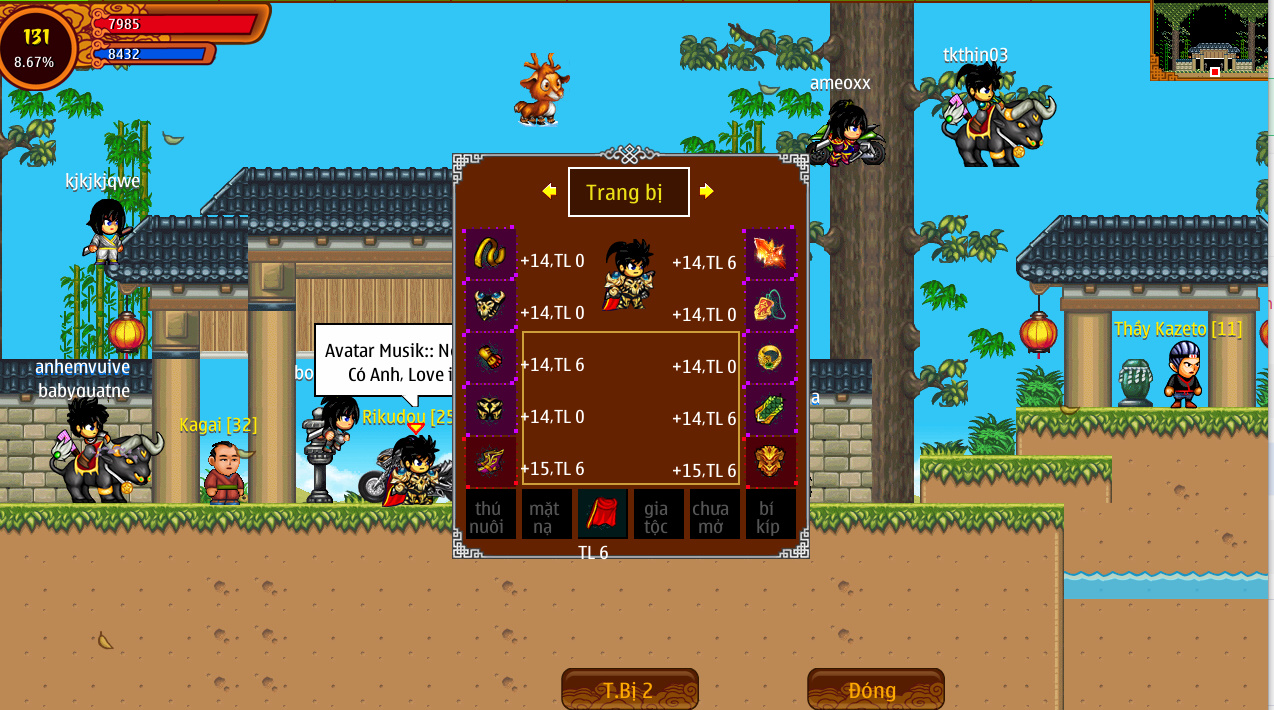Select the golden ribbon equipment slot
This screenshot has height=710, width=1274.
pyautogui.click(x=490, y=252)
